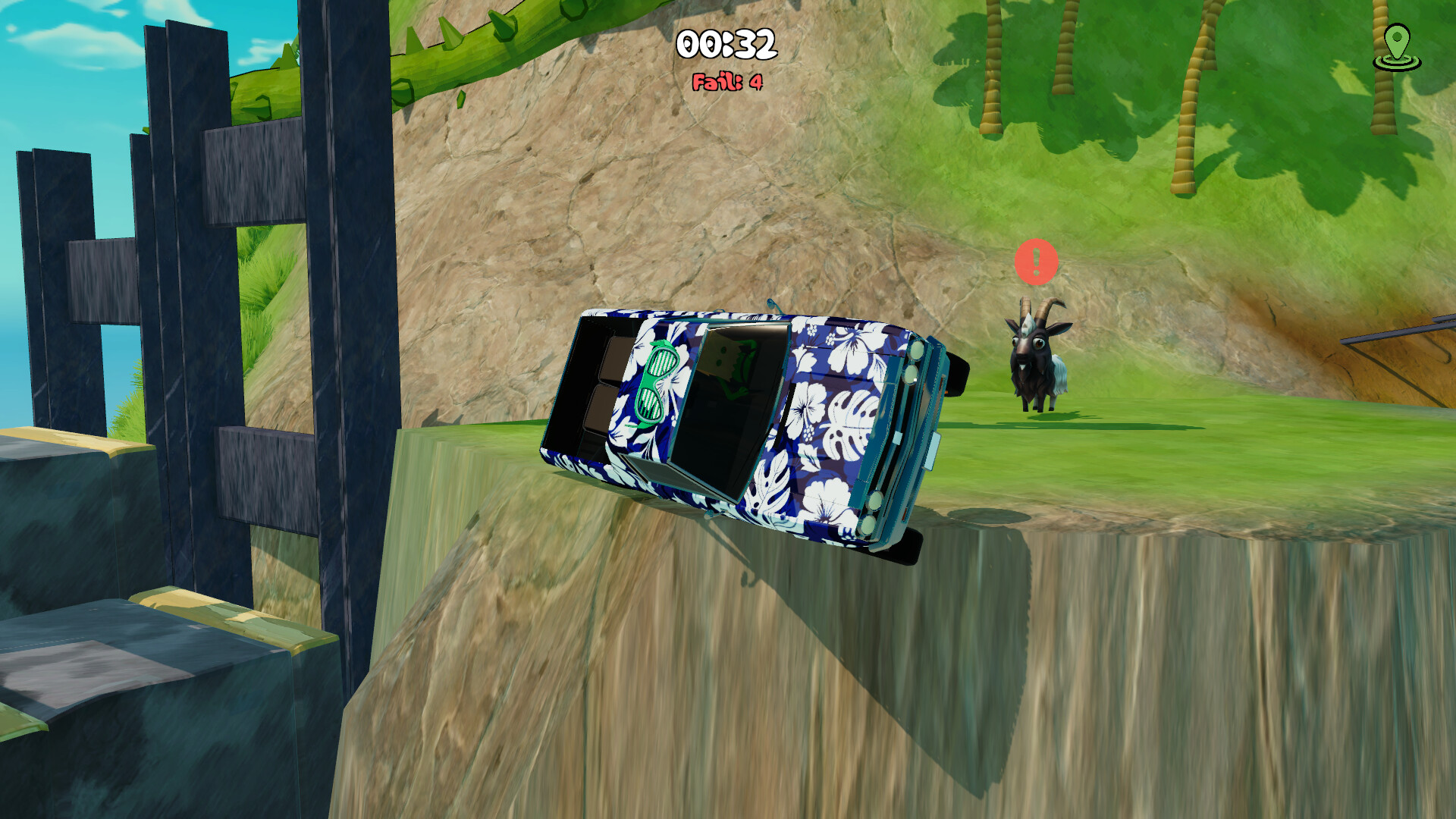Click the green waypoint pin icon
Image resolution: width=1456 pixels, height=819 pixels.
[x=1397, y=42]
